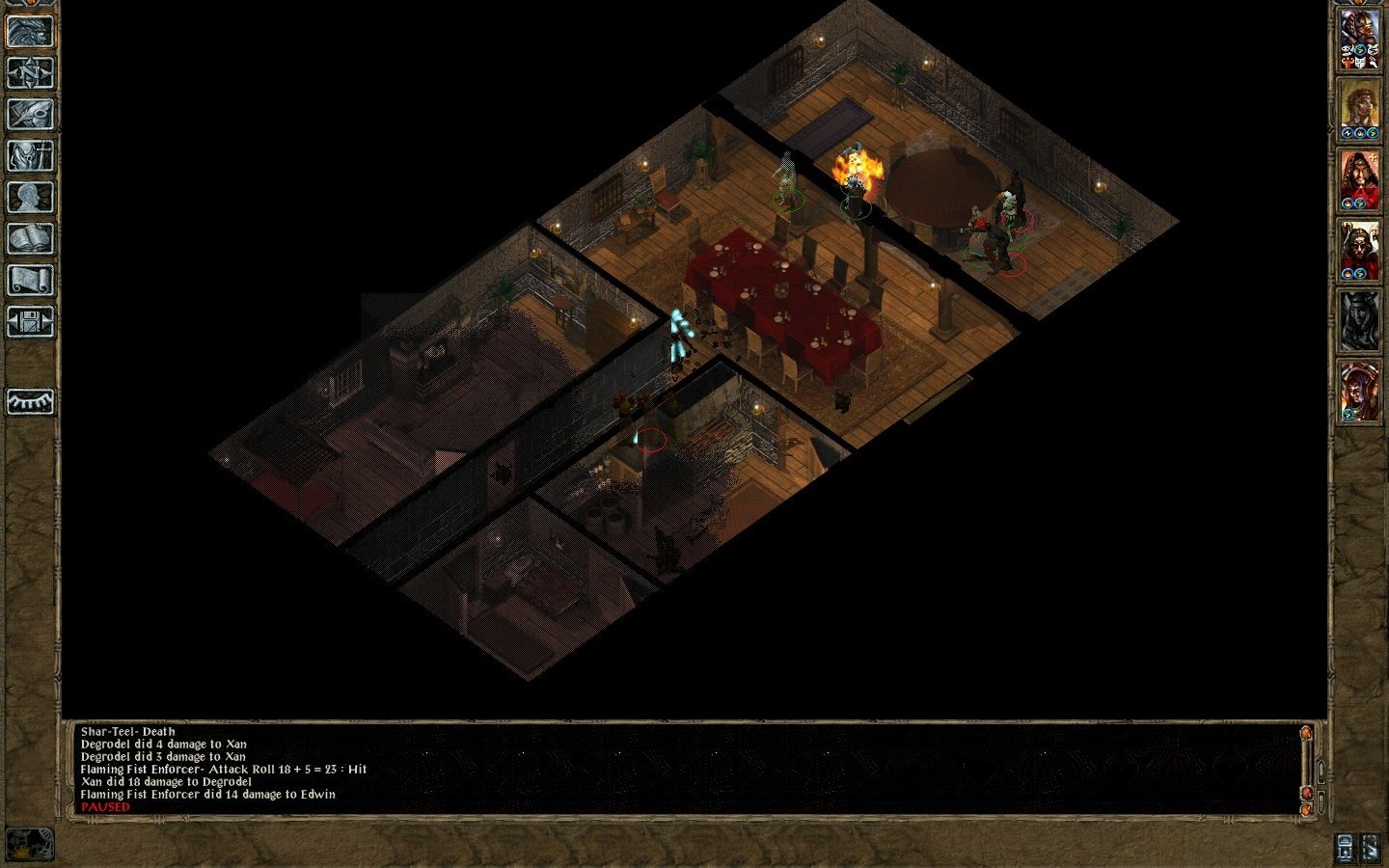Select the return-to-game button in sidebar
1389x868 pixels.
[30, 31]
